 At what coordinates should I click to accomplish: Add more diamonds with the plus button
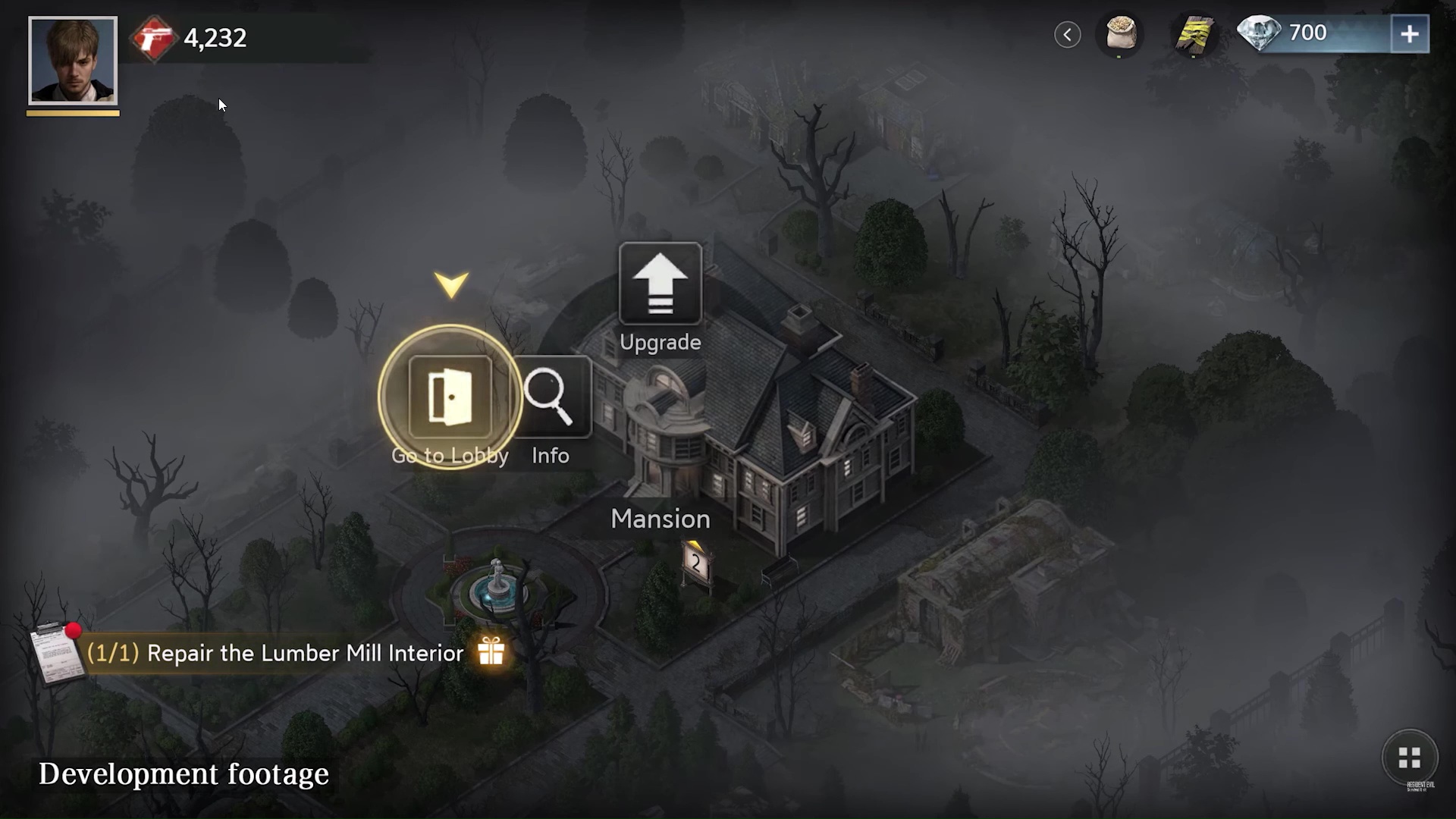click(x=1409, y=34)
